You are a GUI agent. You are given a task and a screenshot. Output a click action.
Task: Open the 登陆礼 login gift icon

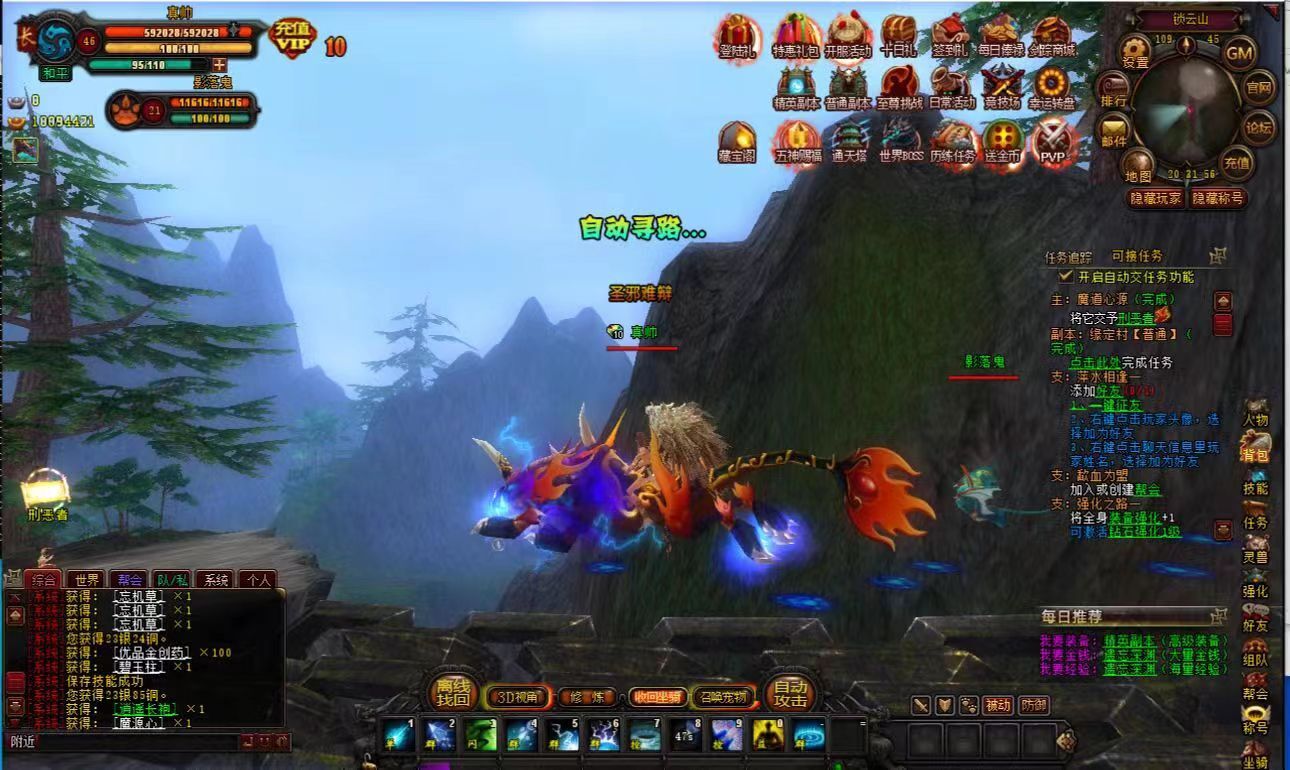point(737,37)
